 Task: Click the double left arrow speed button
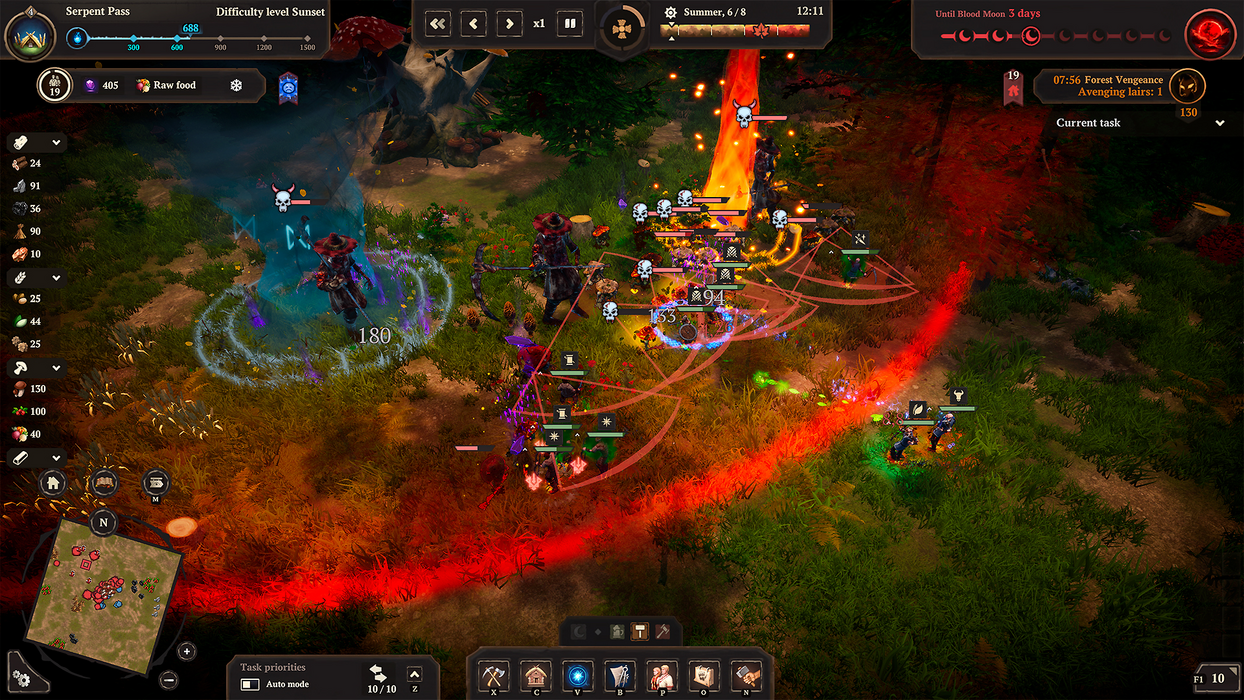(x=438, y=23)
